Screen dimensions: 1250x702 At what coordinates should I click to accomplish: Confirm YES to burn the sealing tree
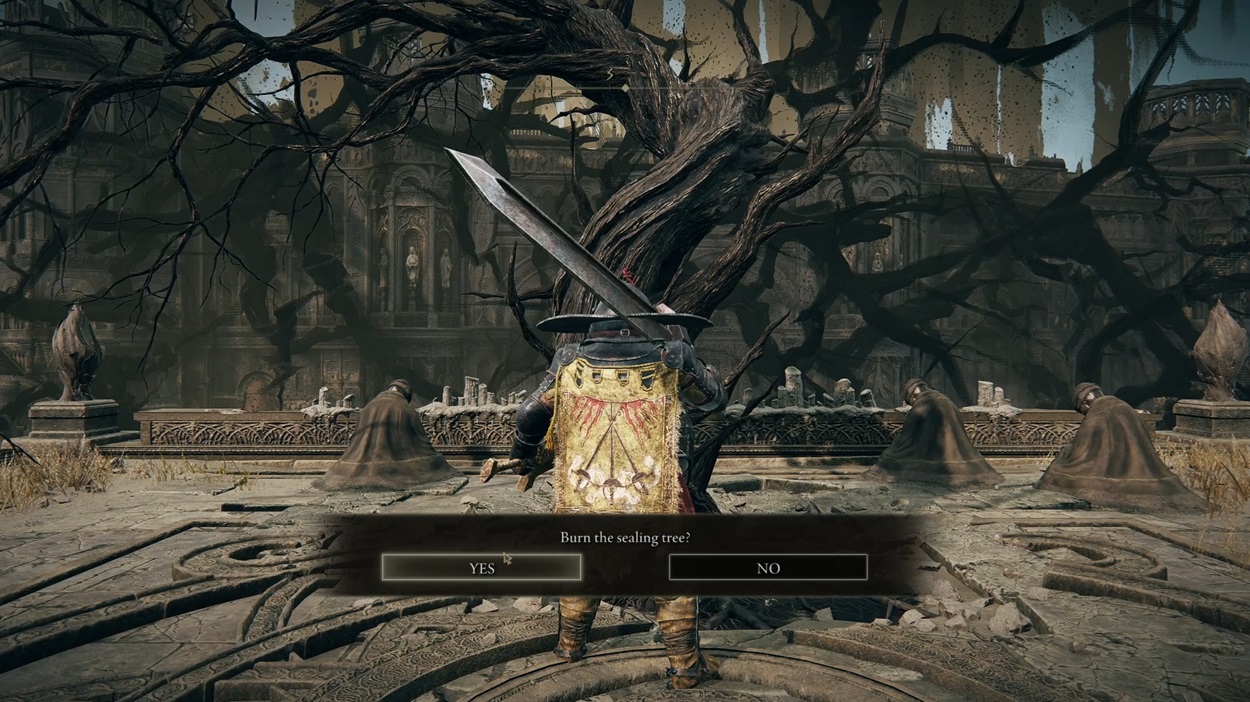(481, 568)
